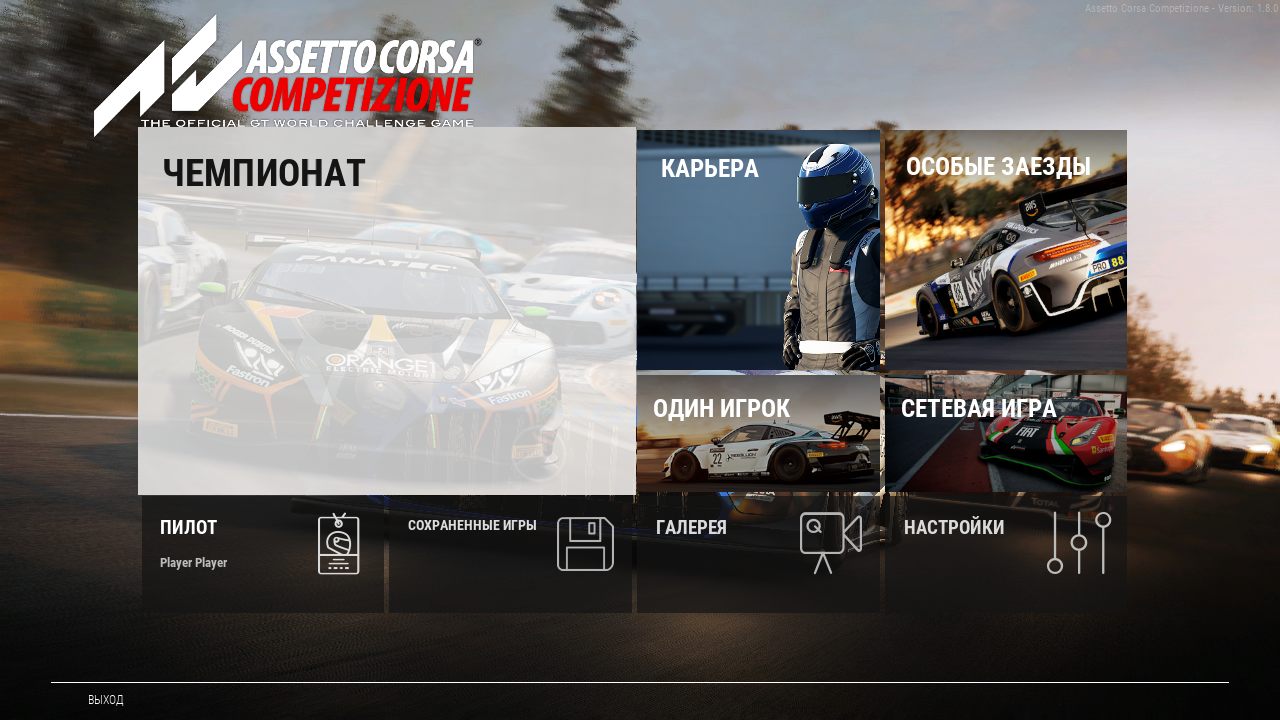Click the Player Player pilot name
Image resolution: width=1280 pixels, height=720 pixels.
coord(192,562)
